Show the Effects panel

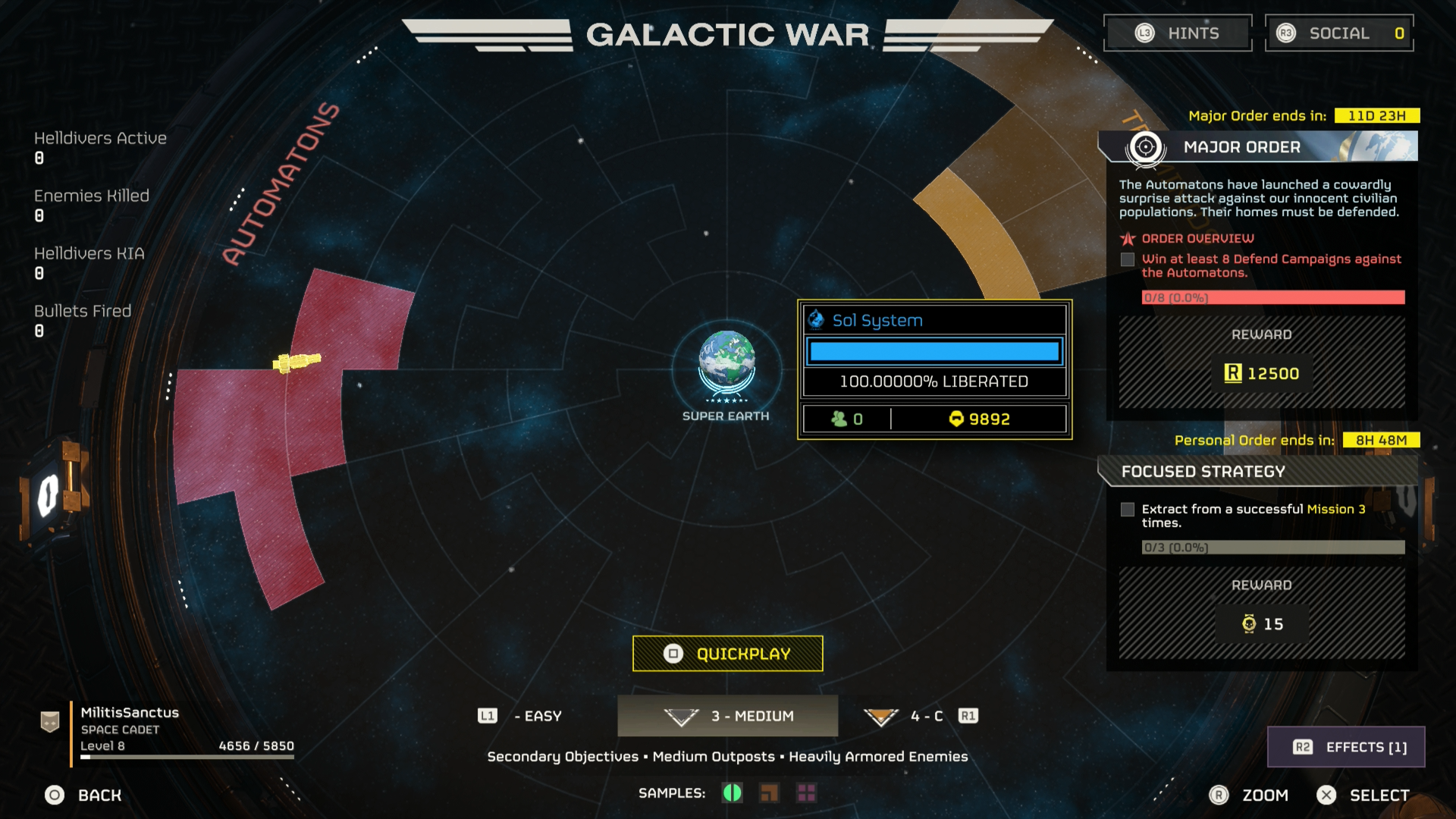(1347, 747)
